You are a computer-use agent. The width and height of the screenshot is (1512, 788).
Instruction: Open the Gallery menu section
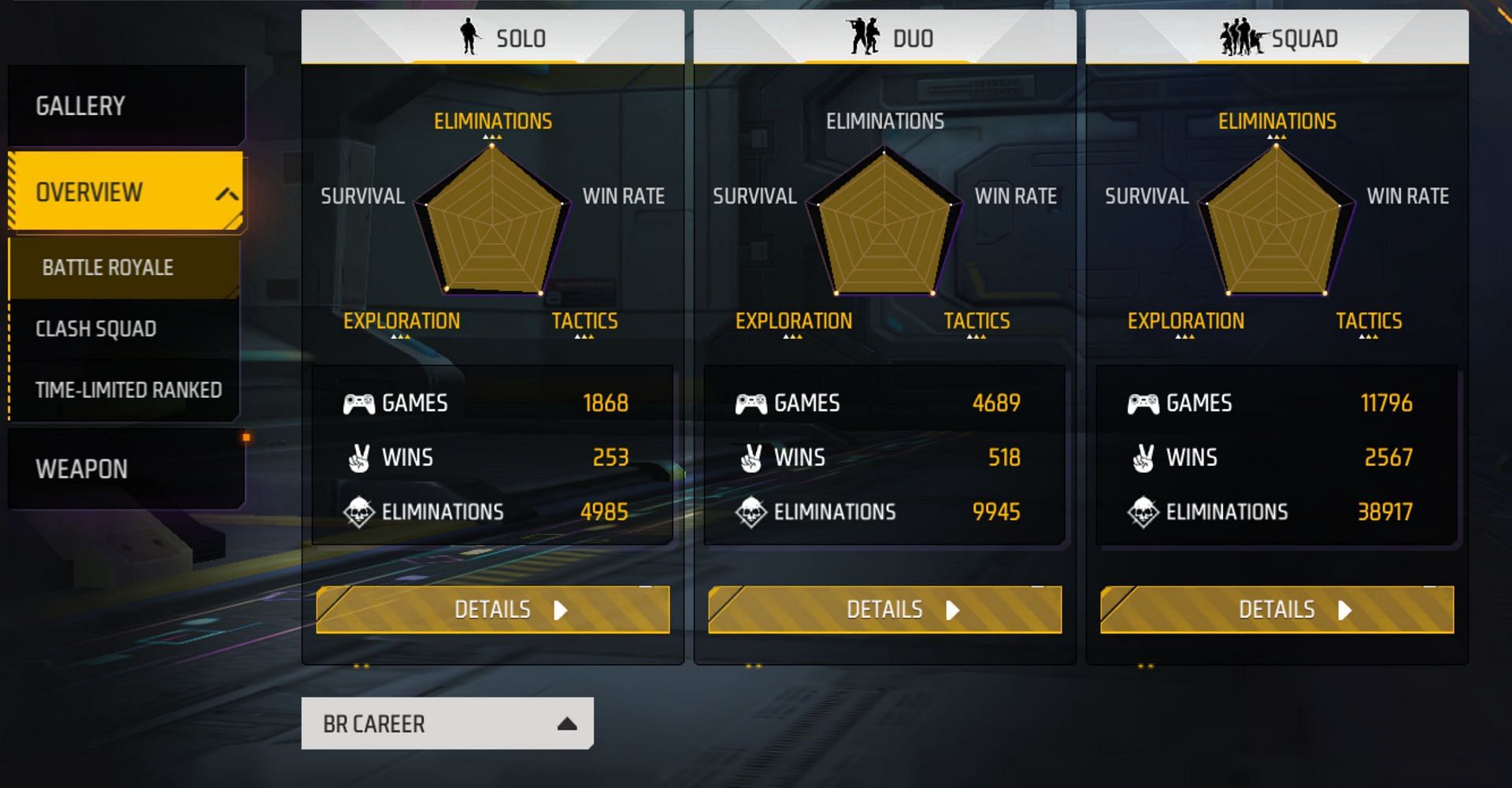[126, 106]
